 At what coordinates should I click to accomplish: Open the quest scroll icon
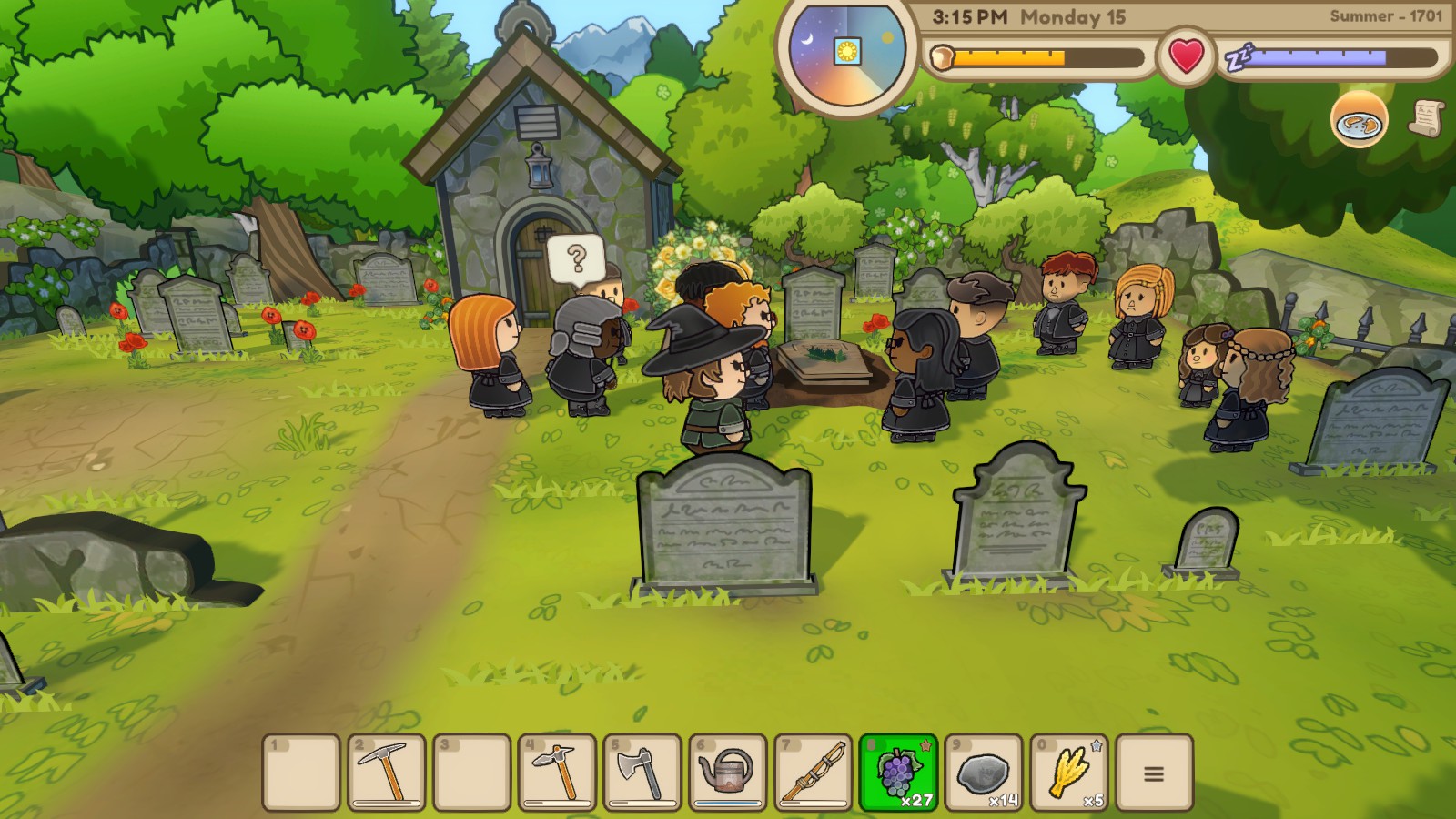[x=1427, y=117]
